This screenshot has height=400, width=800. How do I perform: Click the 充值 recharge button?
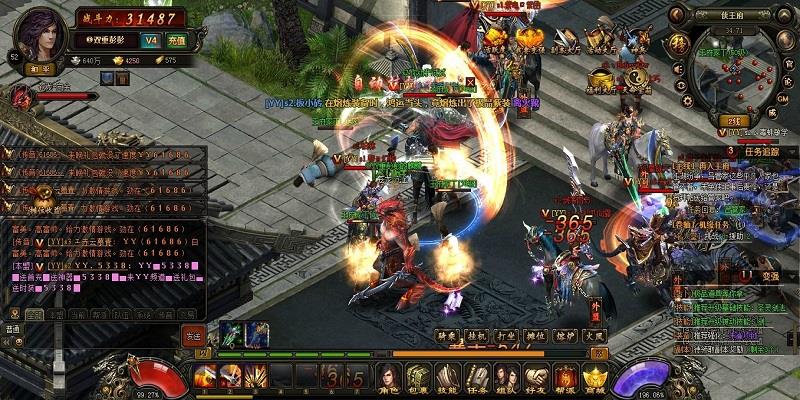[176, 42]
